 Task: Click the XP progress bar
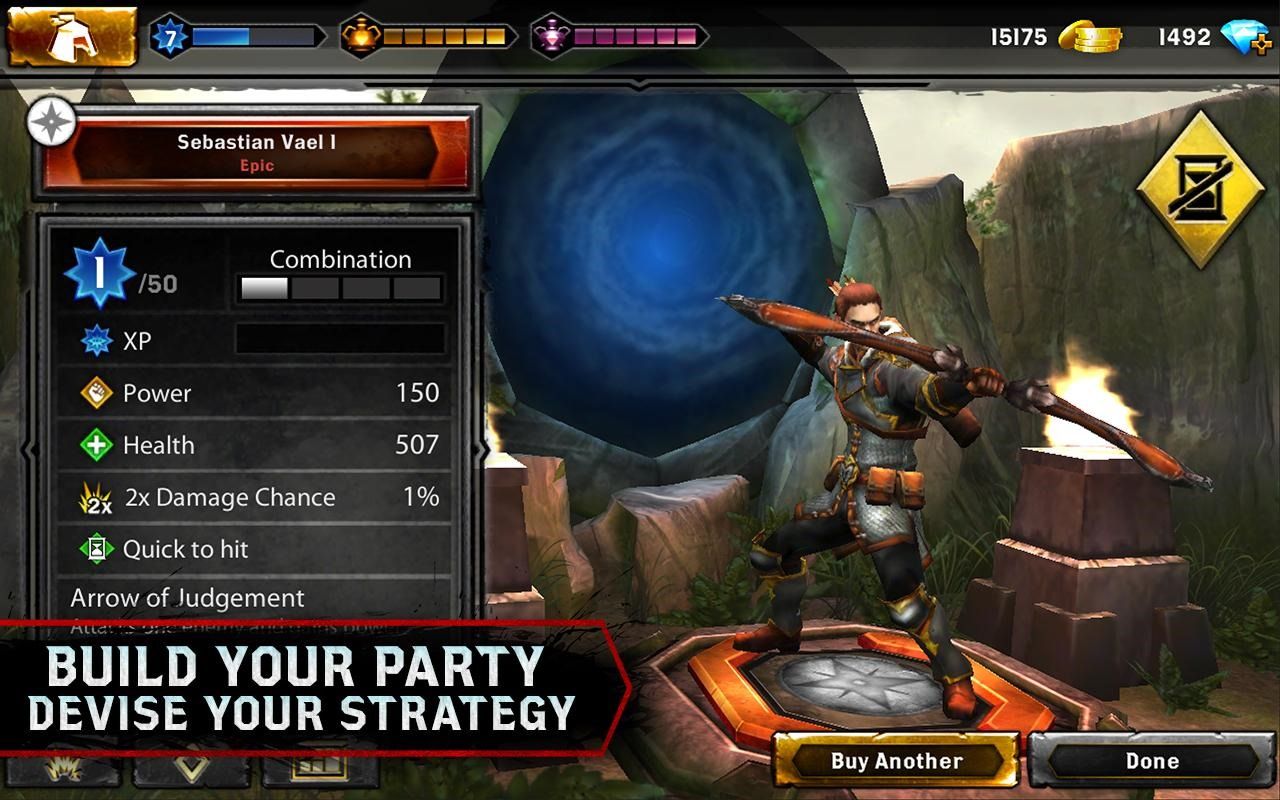[x=340, y=340]
